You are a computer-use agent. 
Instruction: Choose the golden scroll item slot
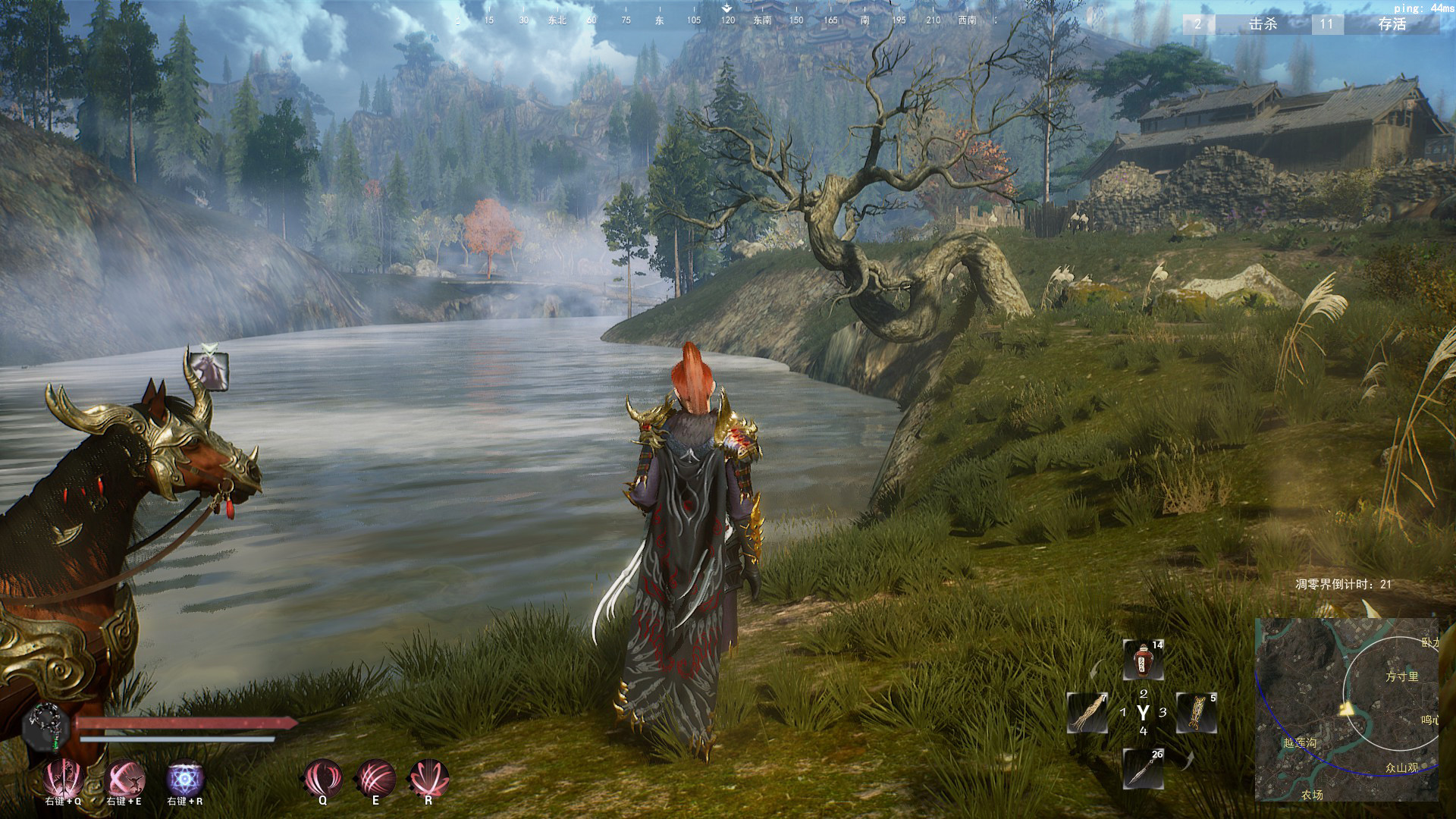point(1197,713)
